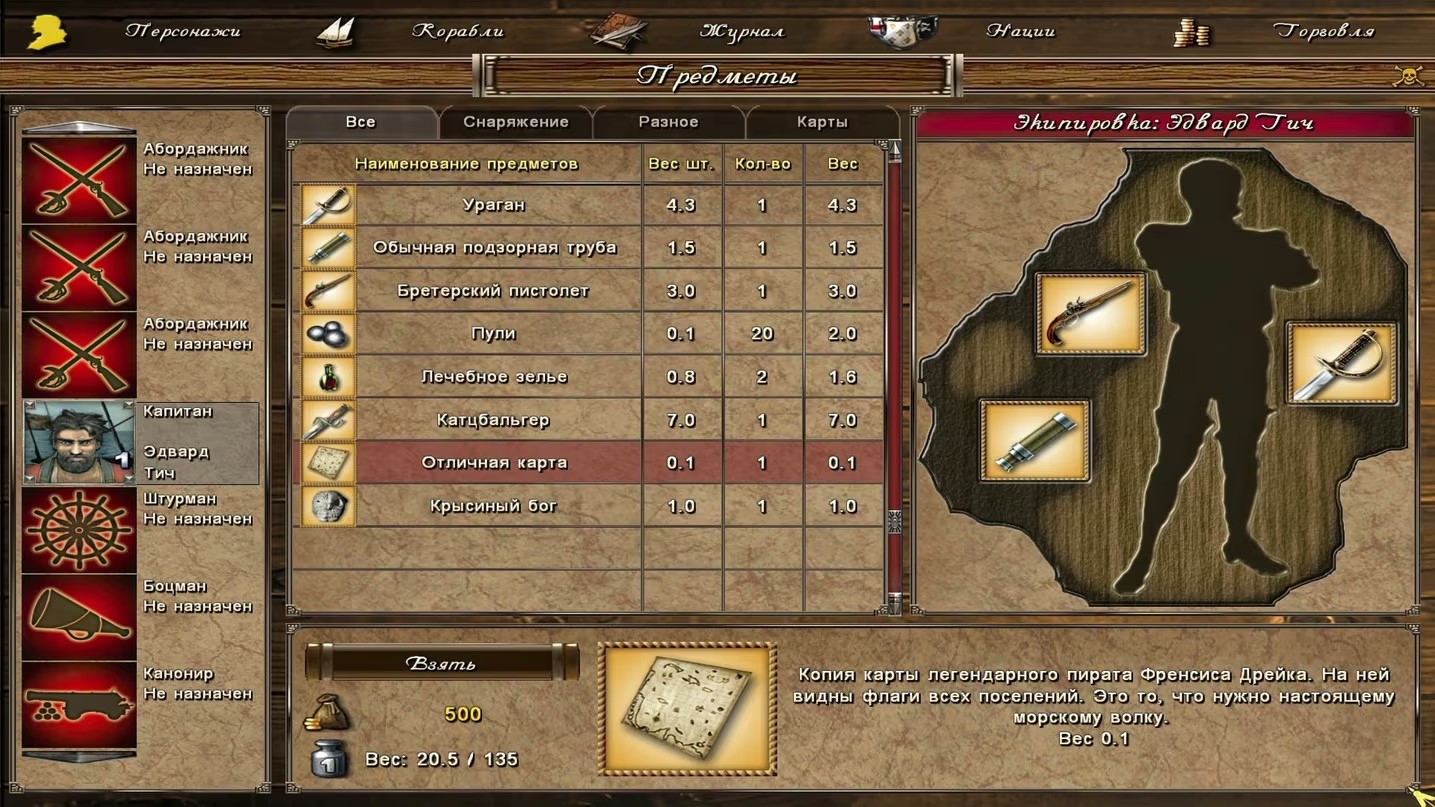This screenshot has height=807, width=1435.
Task: Go to the Журнал screen
Action: (x=741, y=31)
